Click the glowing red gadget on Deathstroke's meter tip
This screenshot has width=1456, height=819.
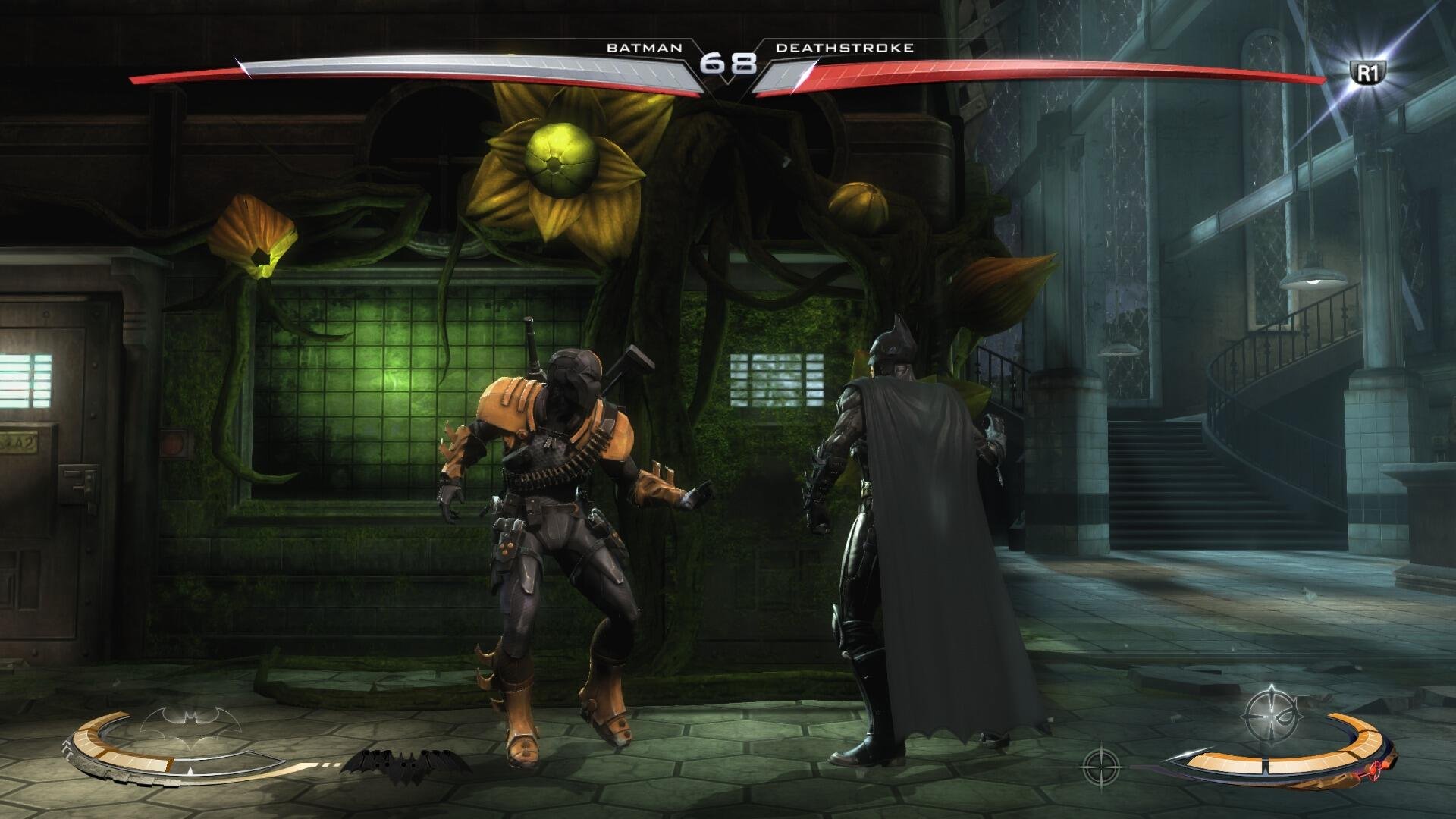1373,771
